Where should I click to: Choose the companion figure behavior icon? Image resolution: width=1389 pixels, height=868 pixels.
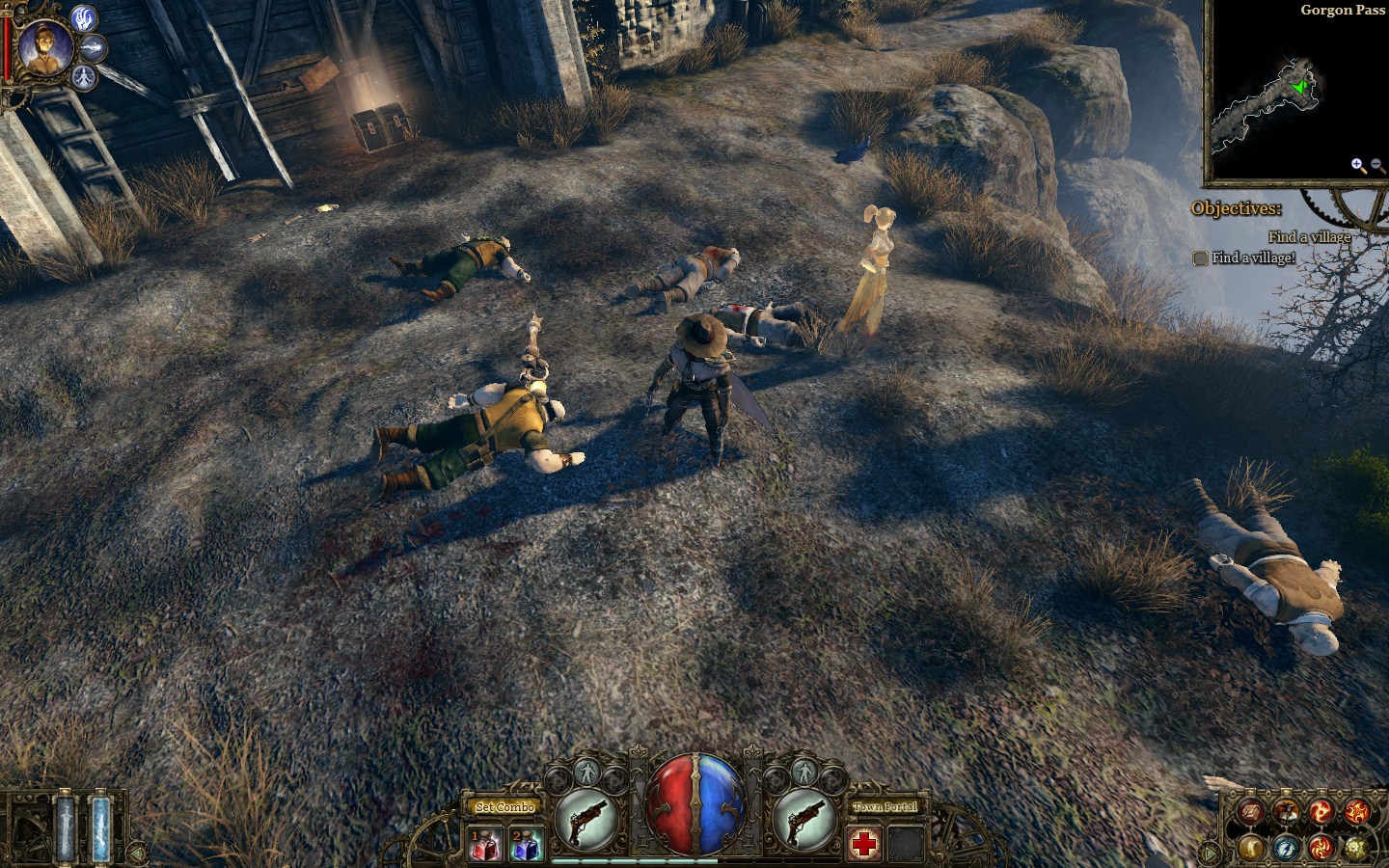click(85, 75)
